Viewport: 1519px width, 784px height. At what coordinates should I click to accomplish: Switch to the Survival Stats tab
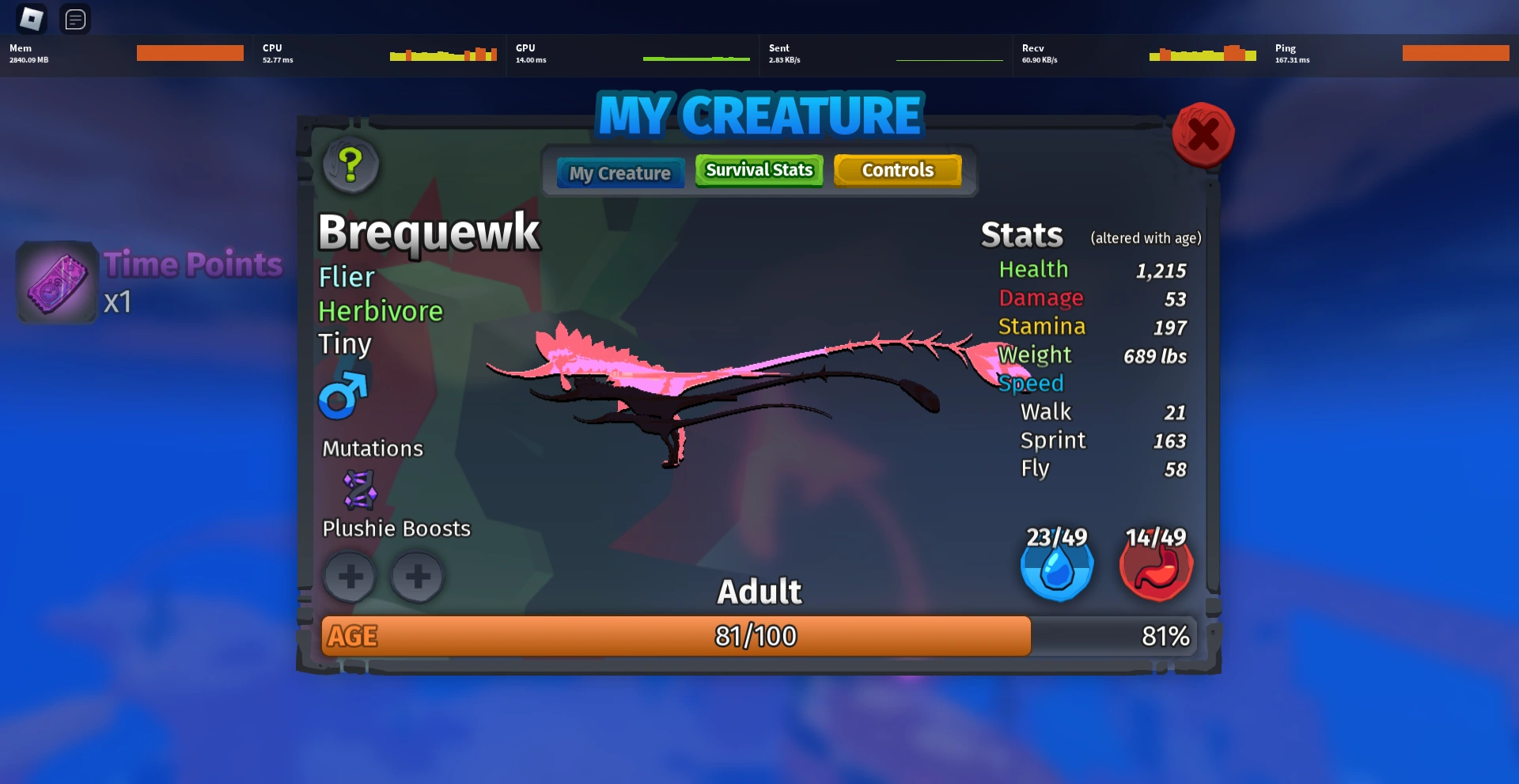click(x=758, y=169)
